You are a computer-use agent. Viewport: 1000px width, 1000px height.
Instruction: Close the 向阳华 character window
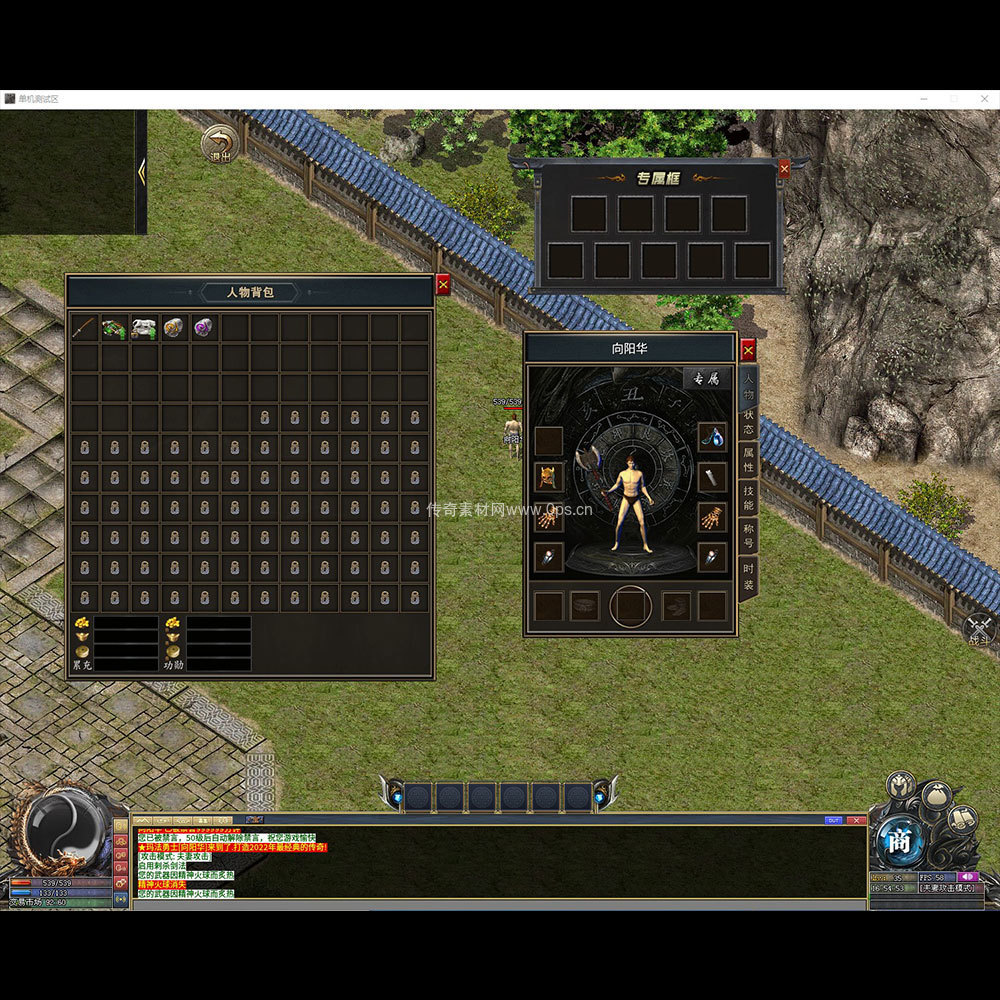[x=747, y=350]
